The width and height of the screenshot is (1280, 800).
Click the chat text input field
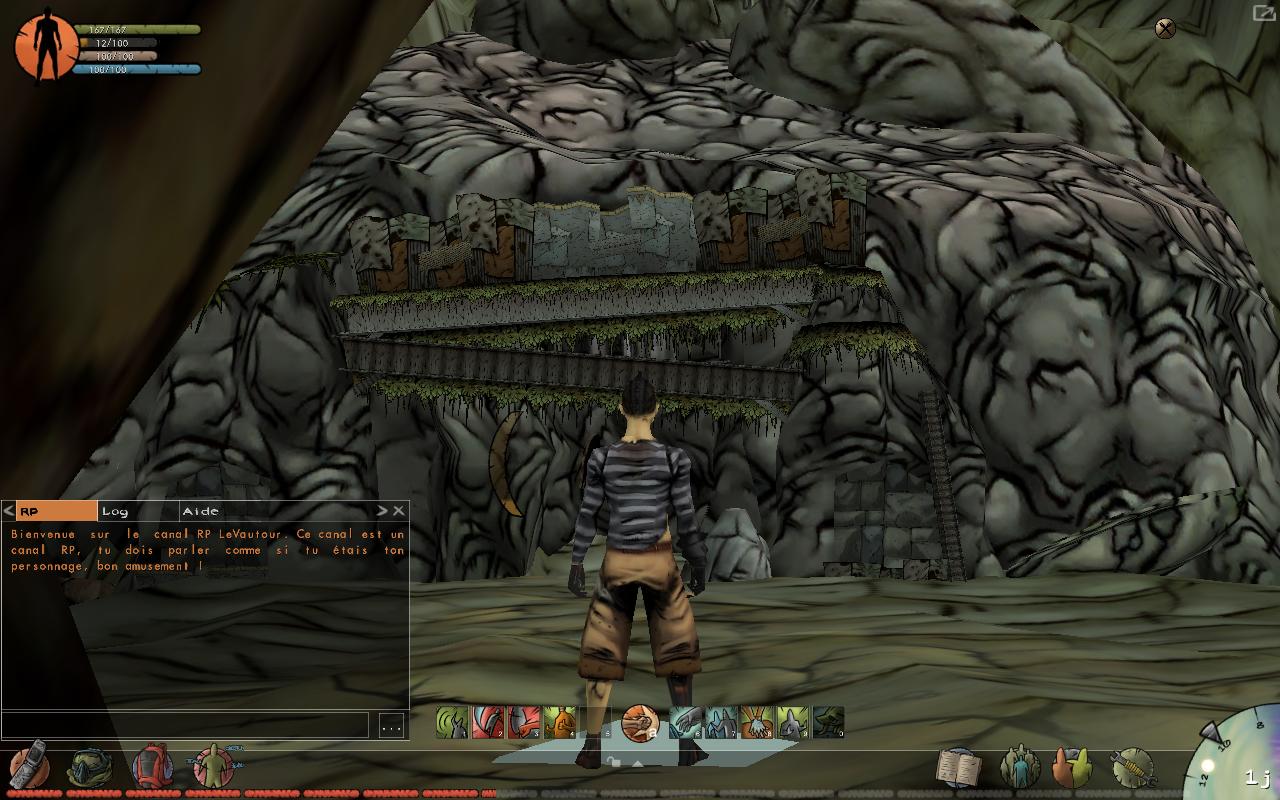pos(185,726)
